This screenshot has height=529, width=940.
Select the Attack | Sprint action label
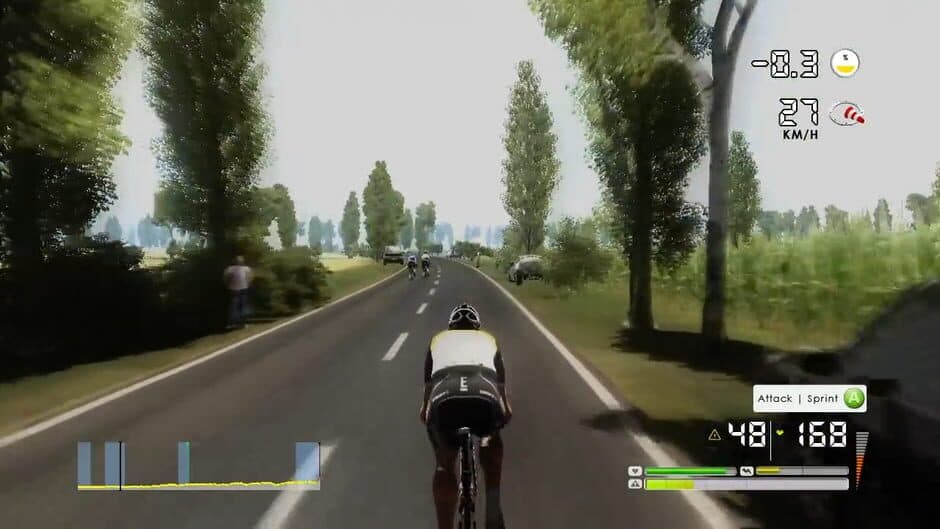point(797,399)
